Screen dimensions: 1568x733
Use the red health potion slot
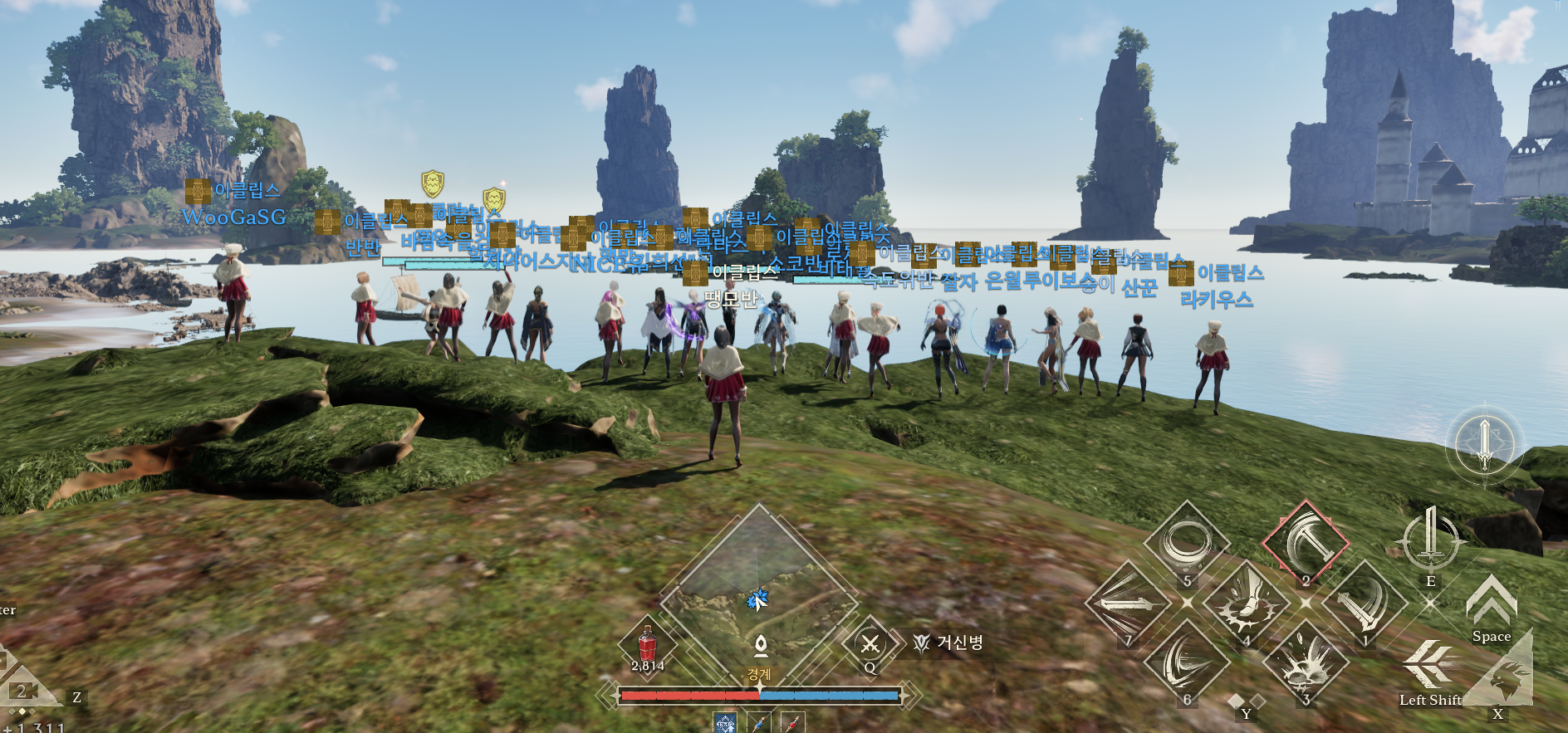[x=647, y=645]
